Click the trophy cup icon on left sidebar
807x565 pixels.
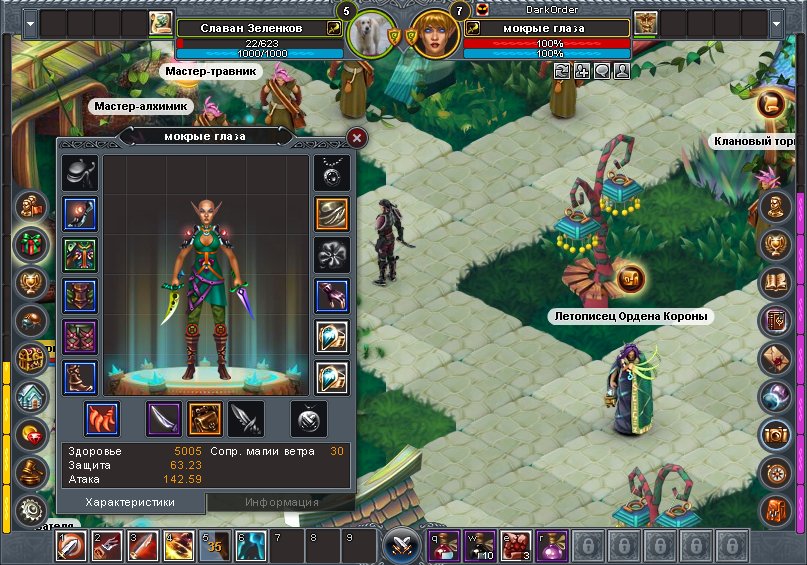coord(30,283)
